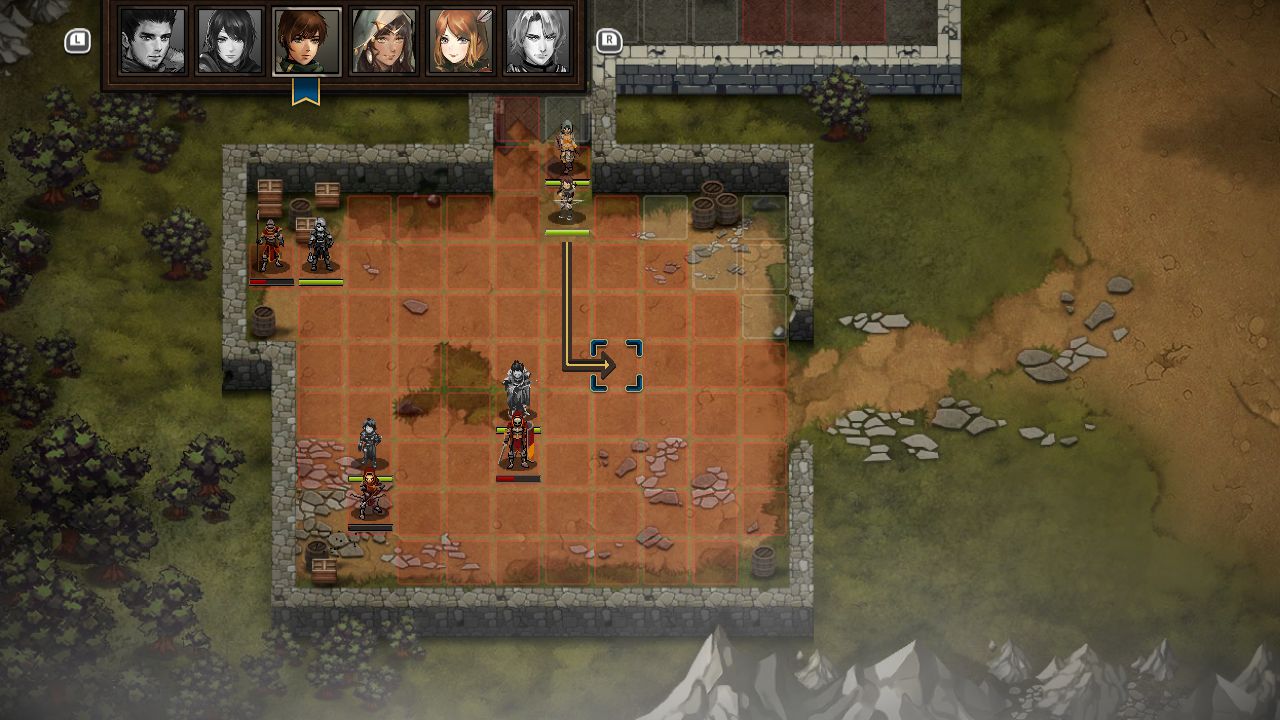Select the orange-haired girl portrait

(461, 41)
